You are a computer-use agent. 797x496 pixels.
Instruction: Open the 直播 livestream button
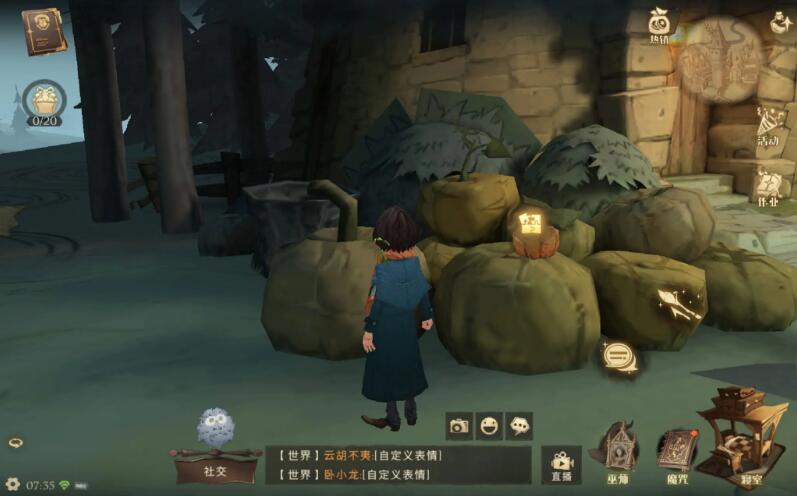coord(561,464)
